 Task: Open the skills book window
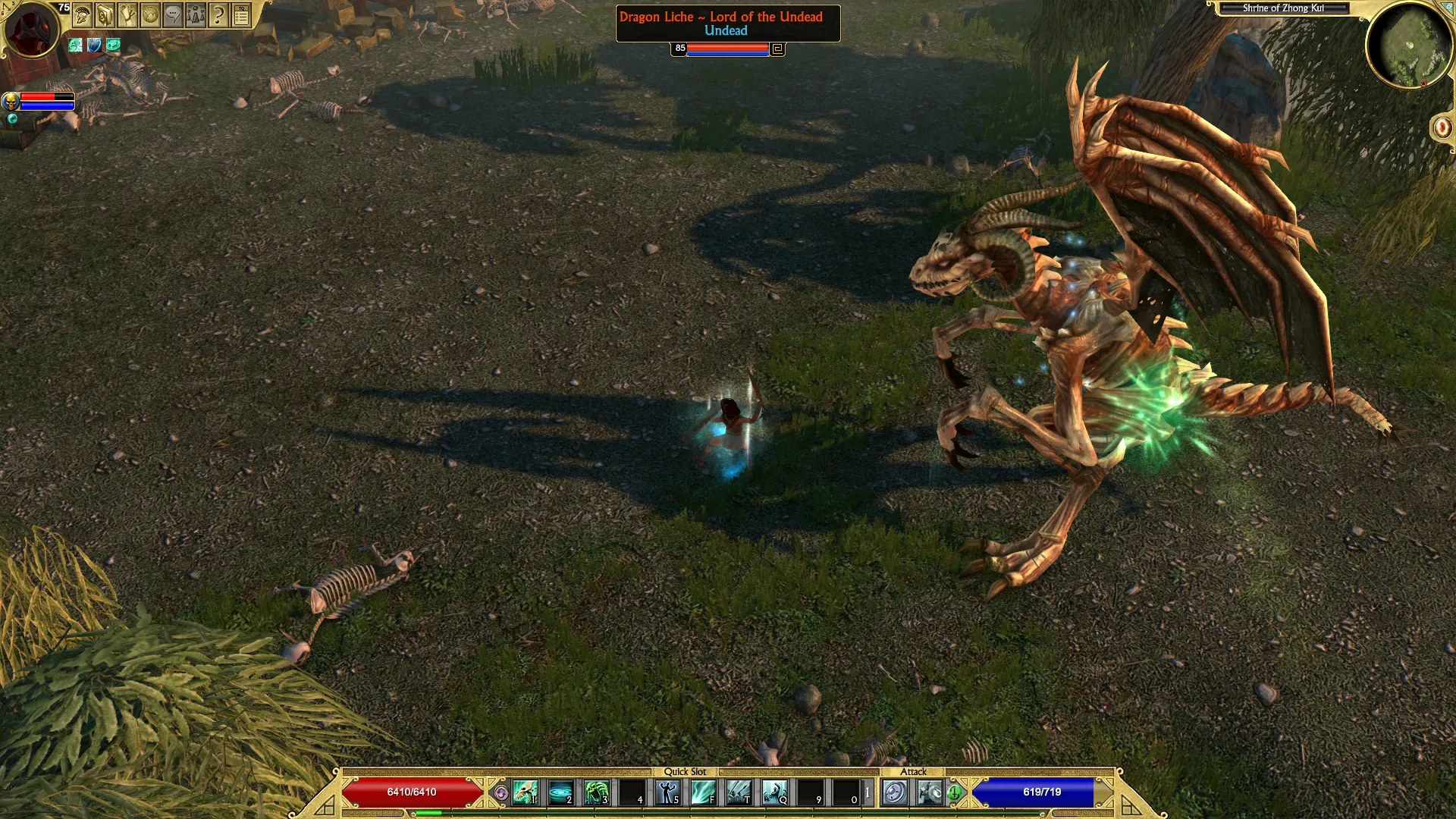click(105, 15)
